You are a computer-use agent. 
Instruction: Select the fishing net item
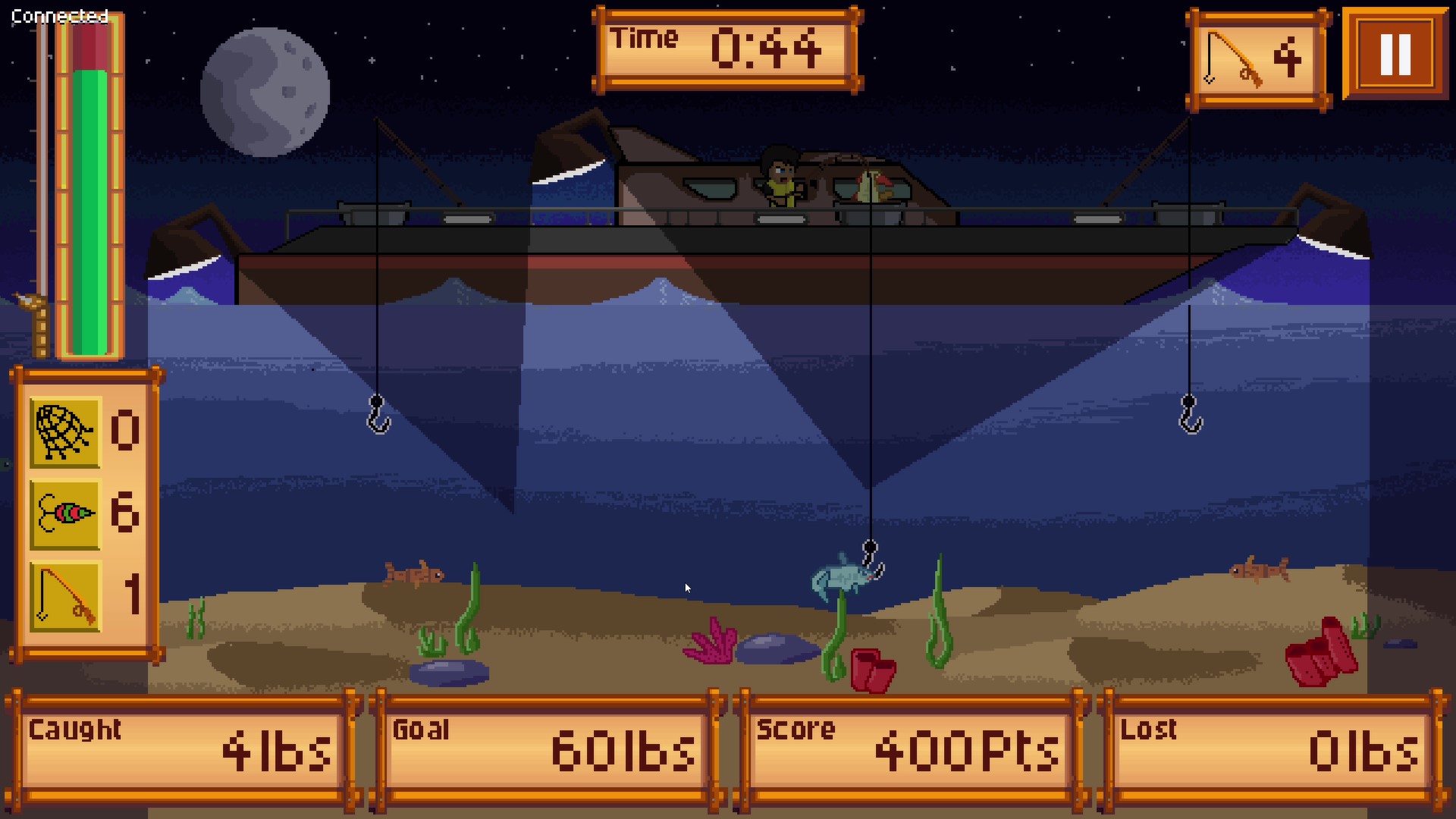[x=65, y=432]
